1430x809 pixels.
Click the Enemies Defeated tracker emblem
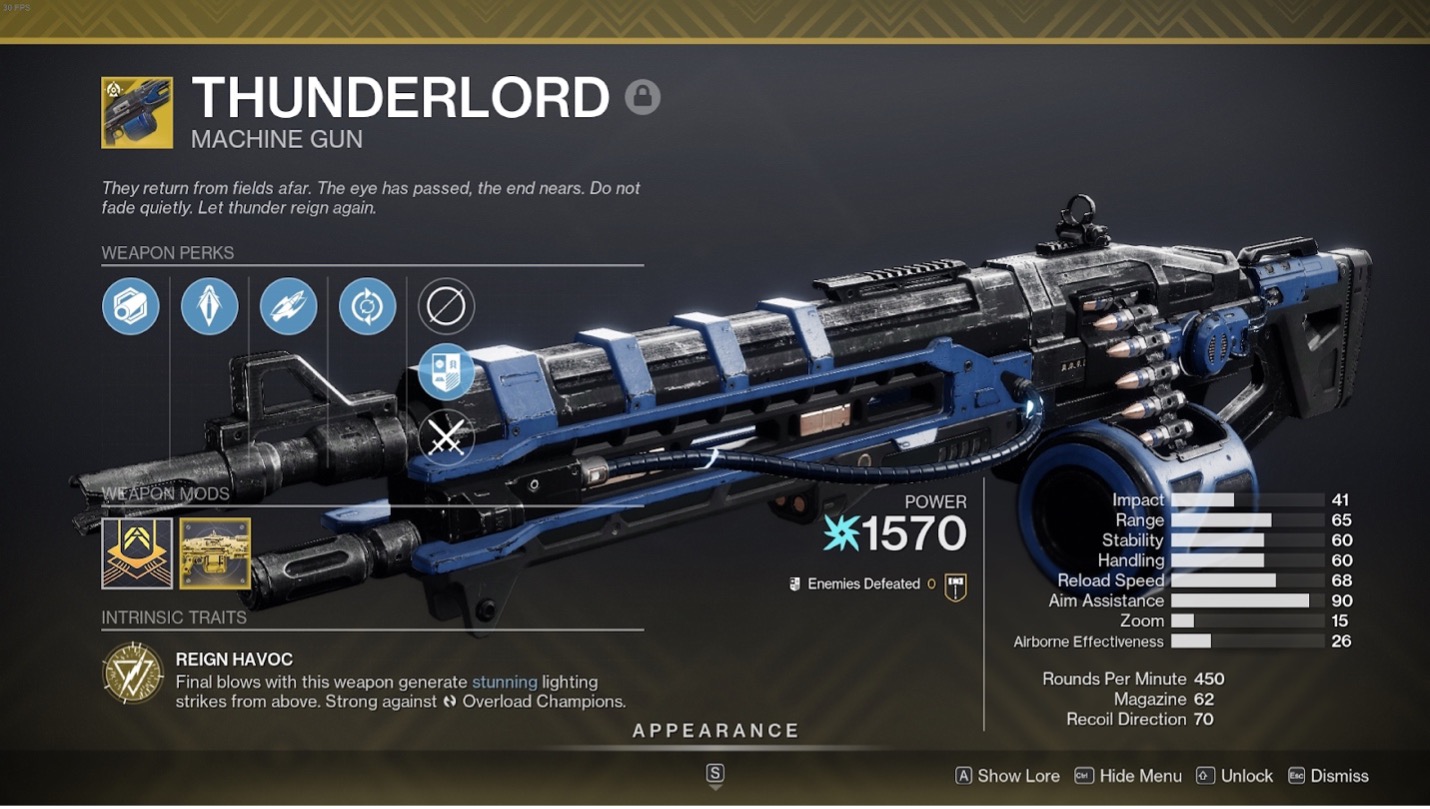[x=957, y=584]
